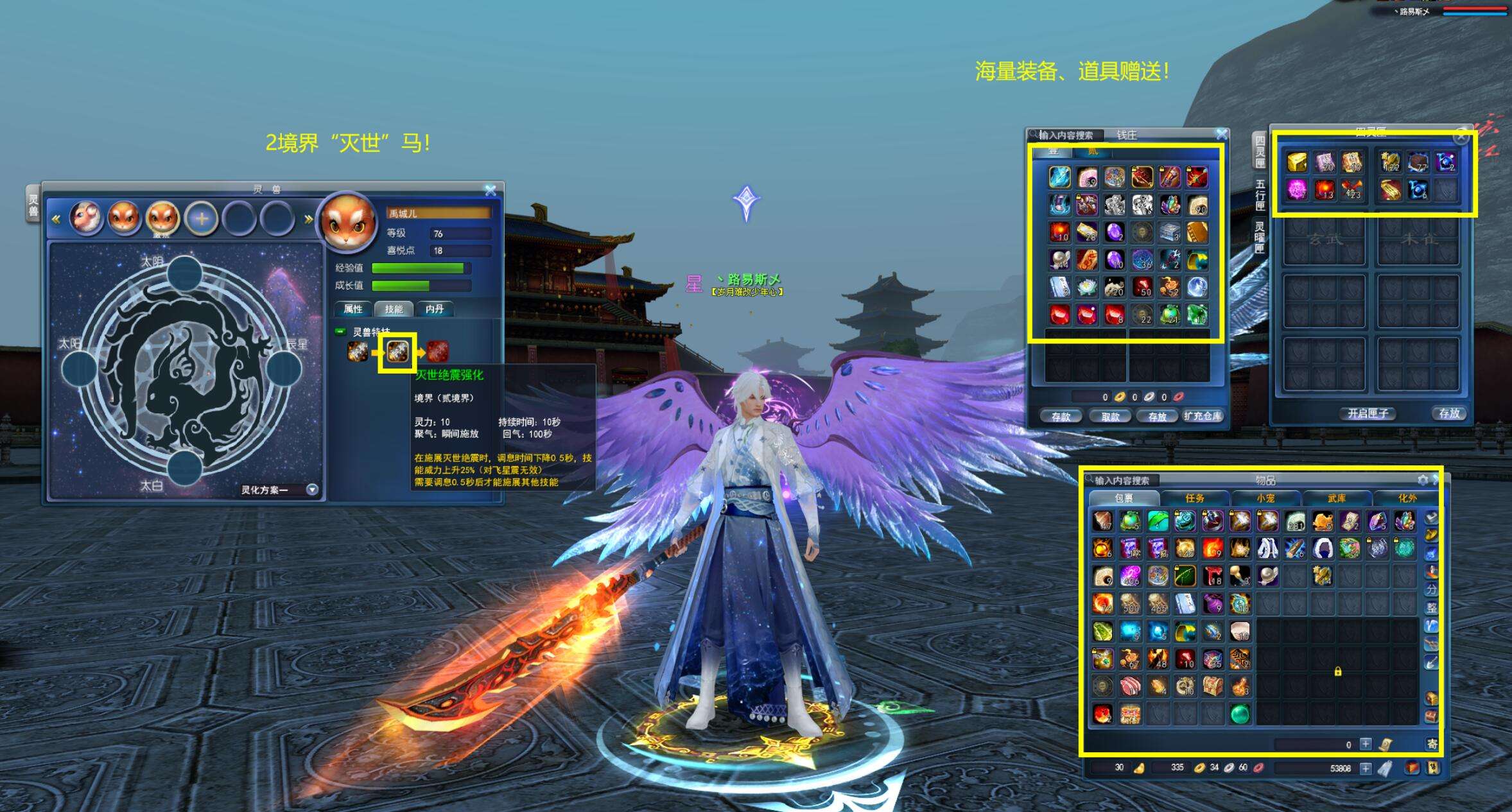Expand storage with 扩充仓库 button
This screenshot has height=812, width=1512.
1203,416
